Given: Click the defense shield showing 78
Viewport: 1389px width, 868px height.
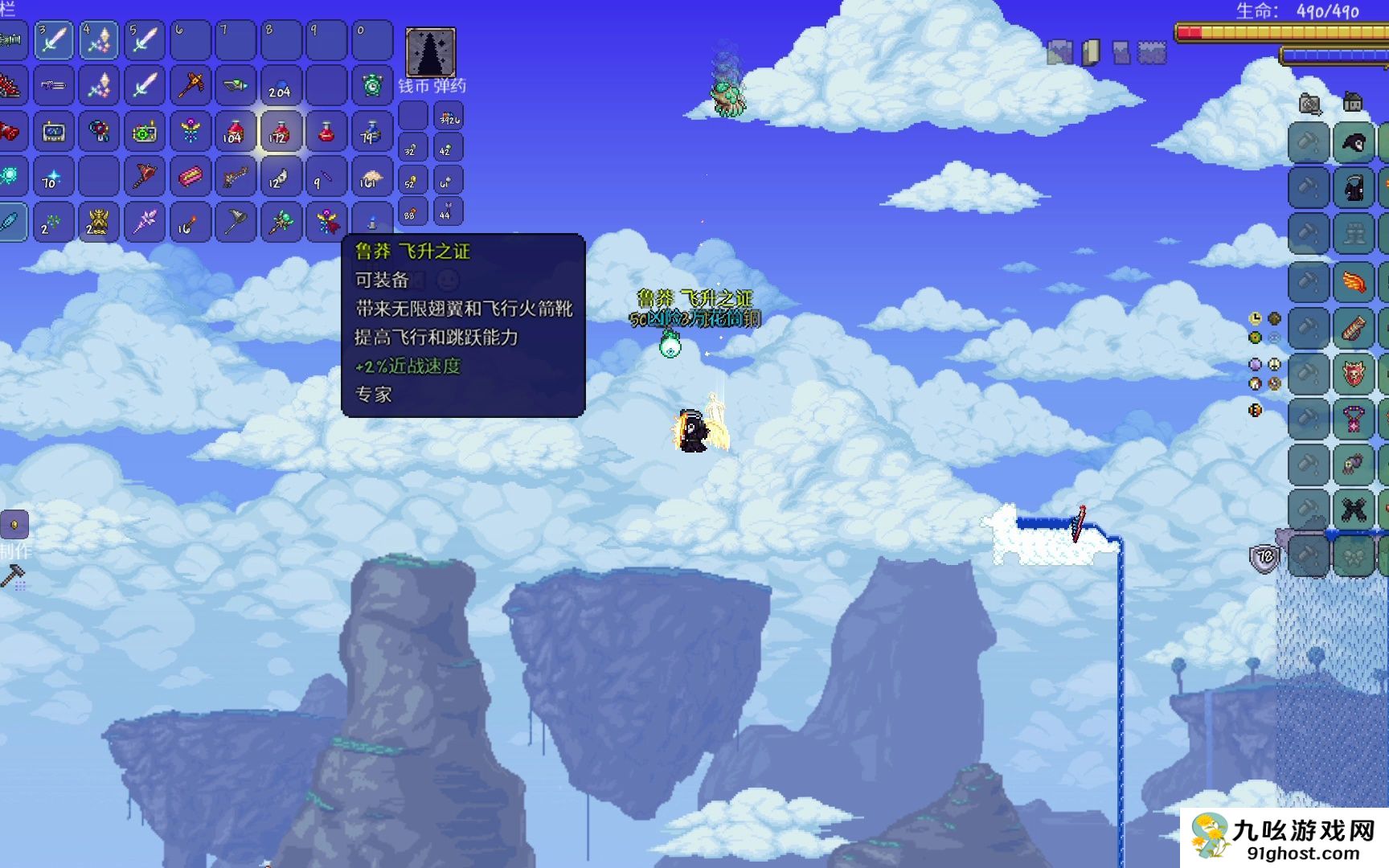Looking at the screenshot, I should pos(1264,557).
